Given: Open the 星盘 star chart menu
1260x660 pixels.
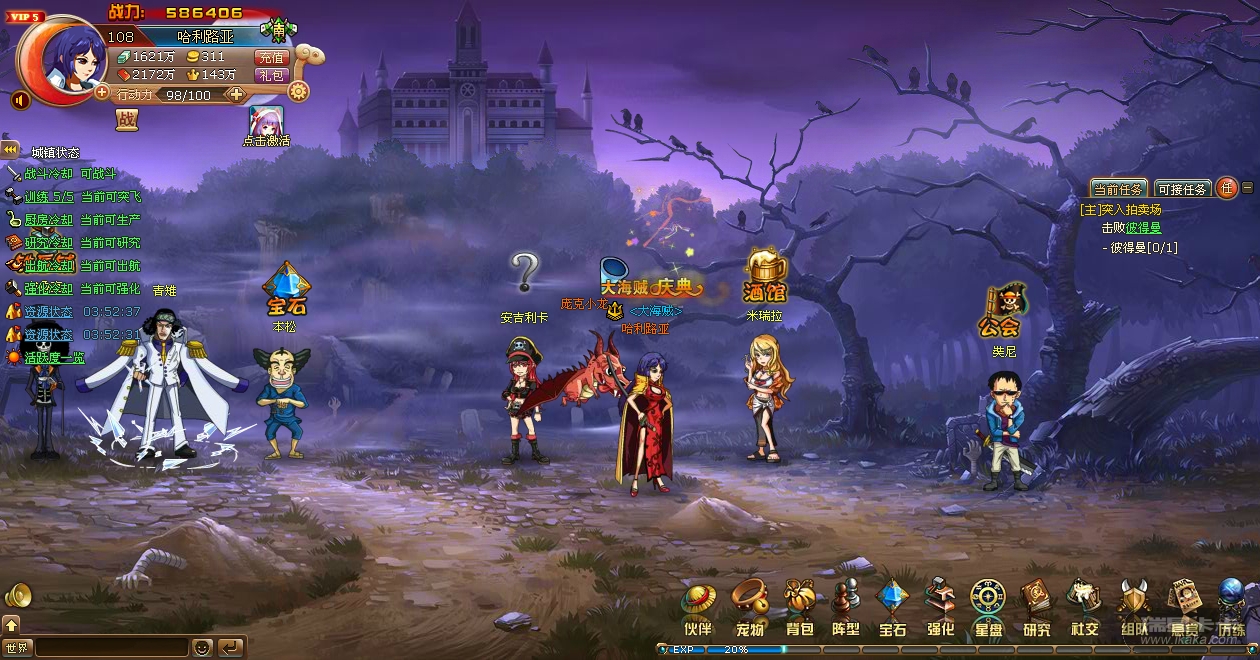Looking at the screenshot, I should click(x=988, y=606).
